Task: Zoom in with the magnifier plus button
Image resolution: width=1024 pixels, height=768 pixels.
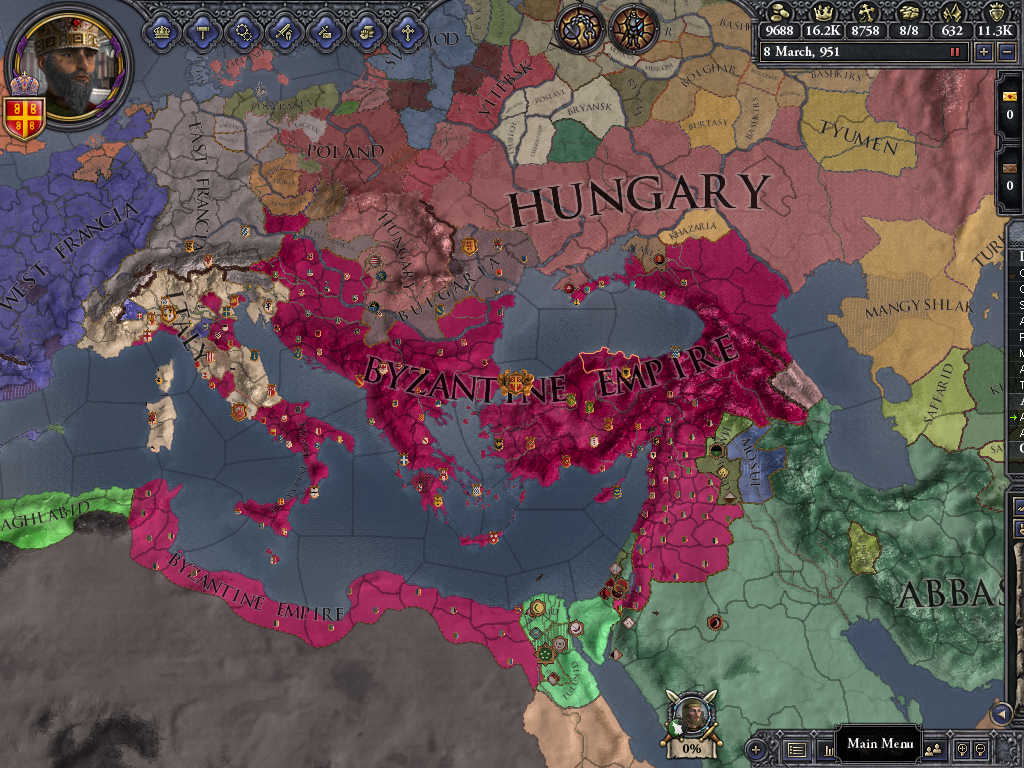Action: coord(965,748)
